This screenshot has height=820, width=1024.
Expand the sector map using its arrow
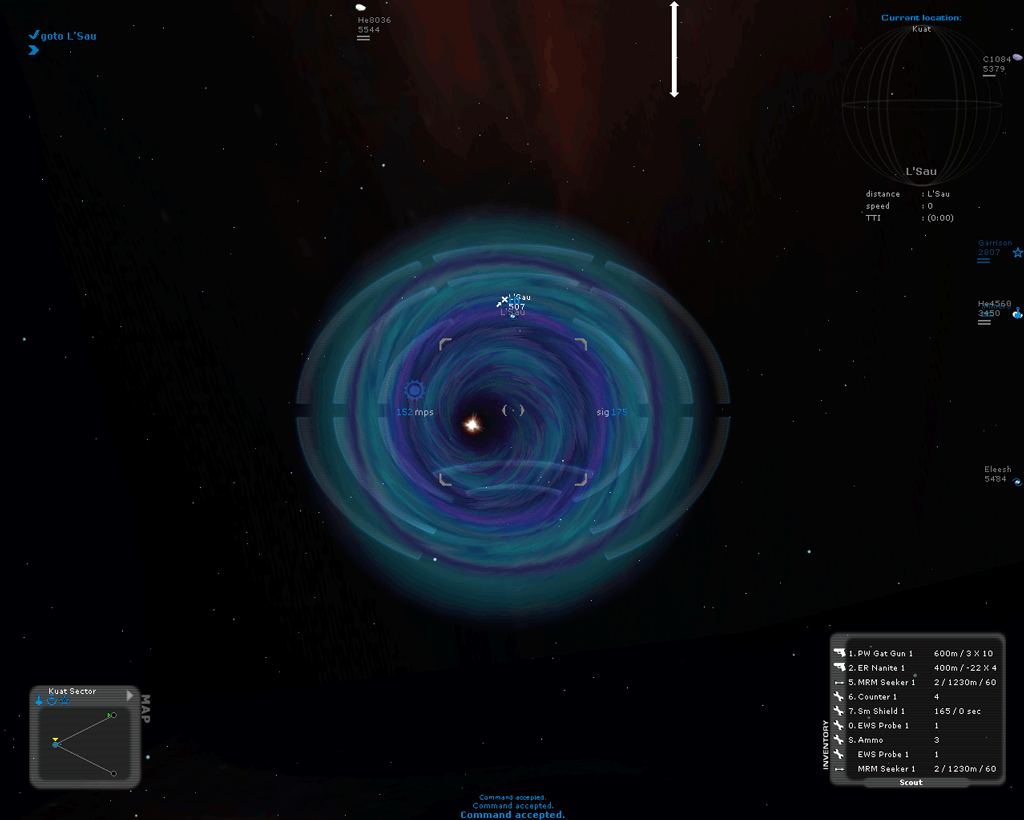pyautogui.click(x=130, y=694)
